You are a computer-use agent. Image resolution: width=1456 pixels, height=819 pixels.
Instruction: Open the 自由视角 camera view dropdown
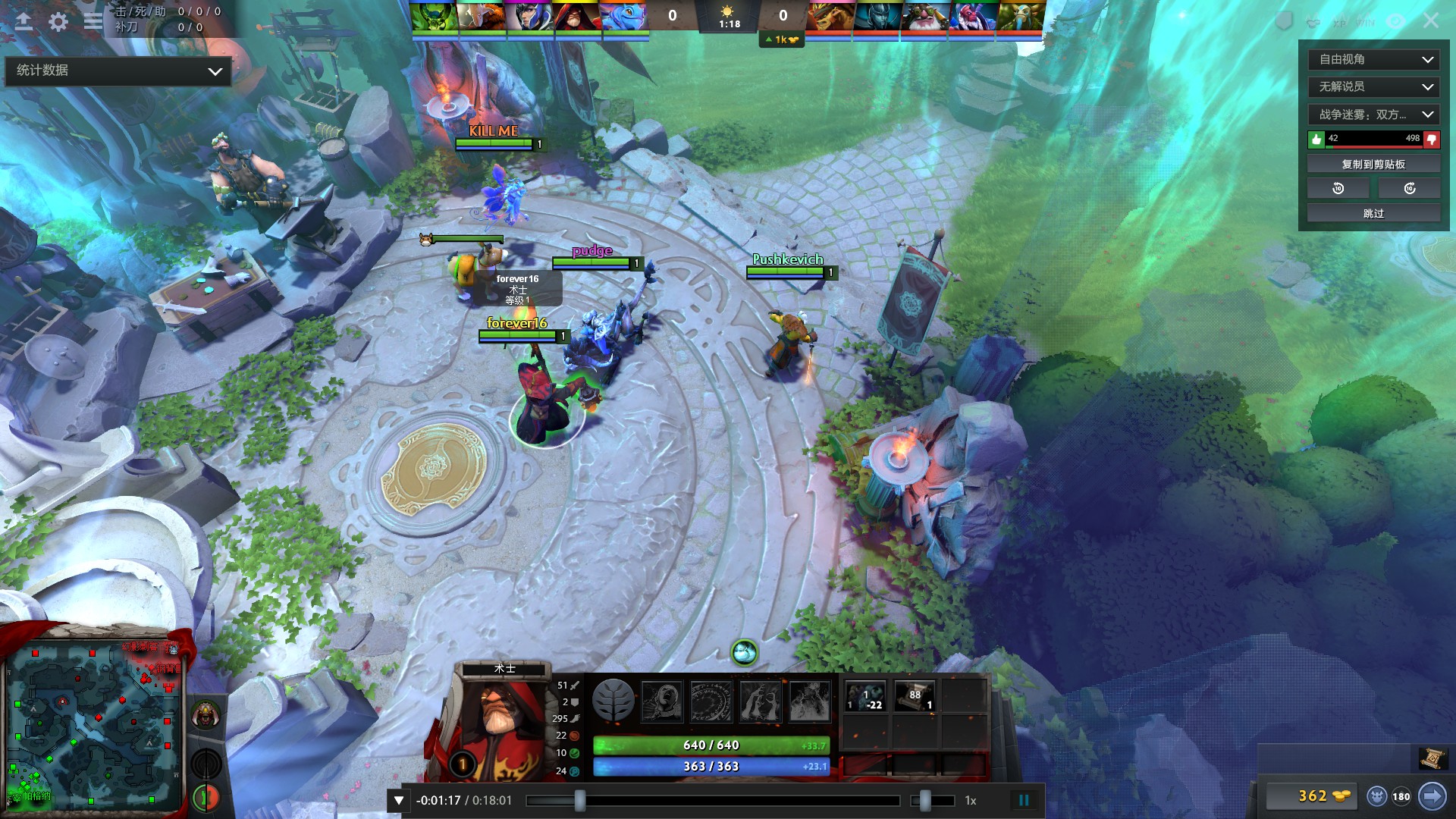1373,59
